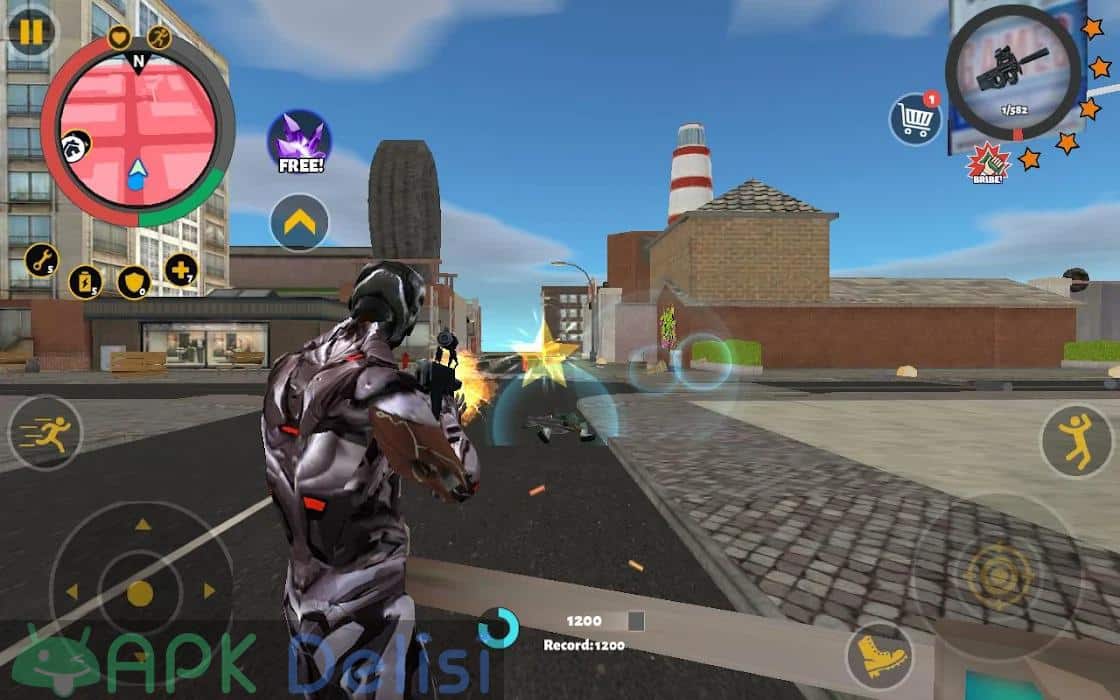Screen dimensions: 1120x700
Task: Jump using the yellow leaping figure button
Action: click(x=1077, y=440)
